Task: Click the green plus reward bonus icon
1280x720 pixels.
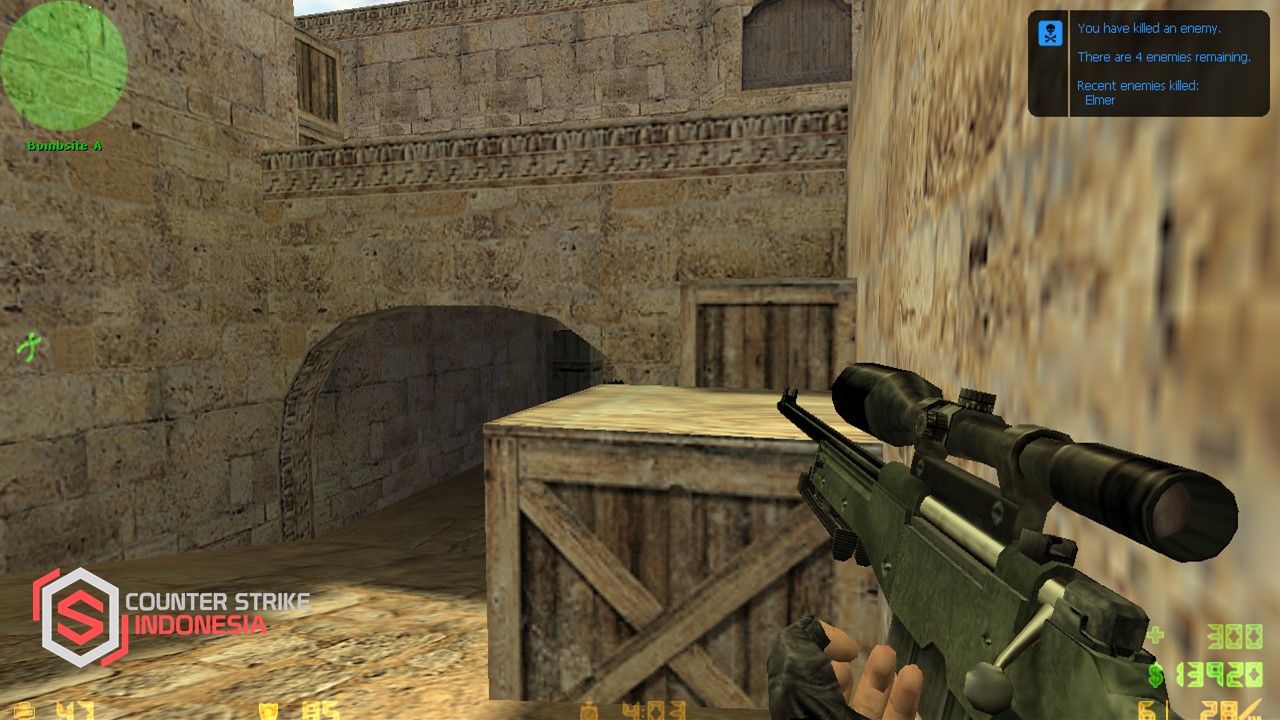Action: [x=1155, y=633]
